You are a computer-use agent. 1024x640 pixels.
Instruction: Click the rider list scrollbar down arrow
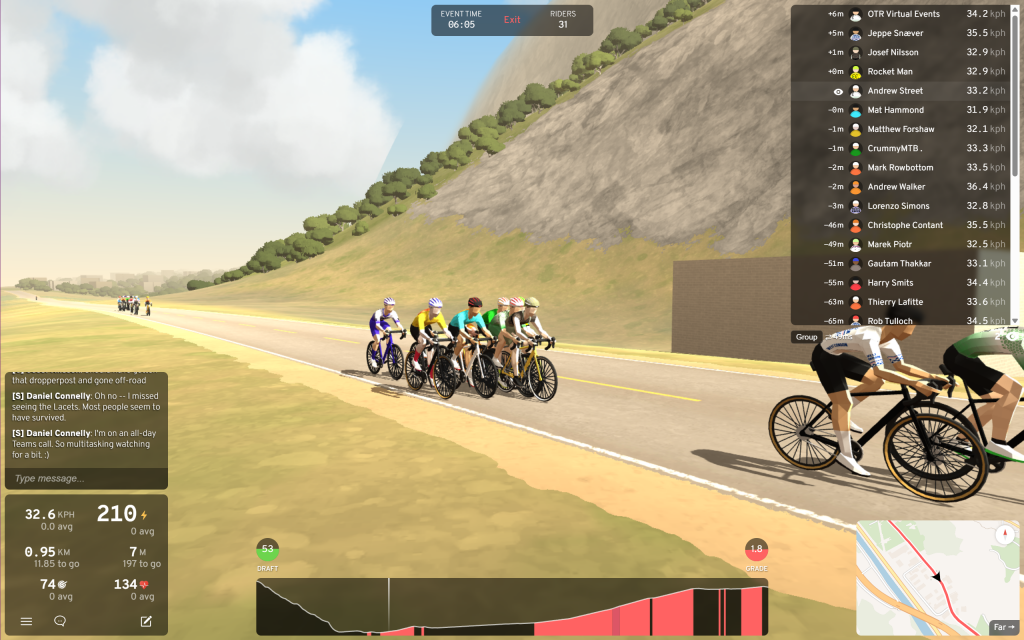pos(1016,320)
